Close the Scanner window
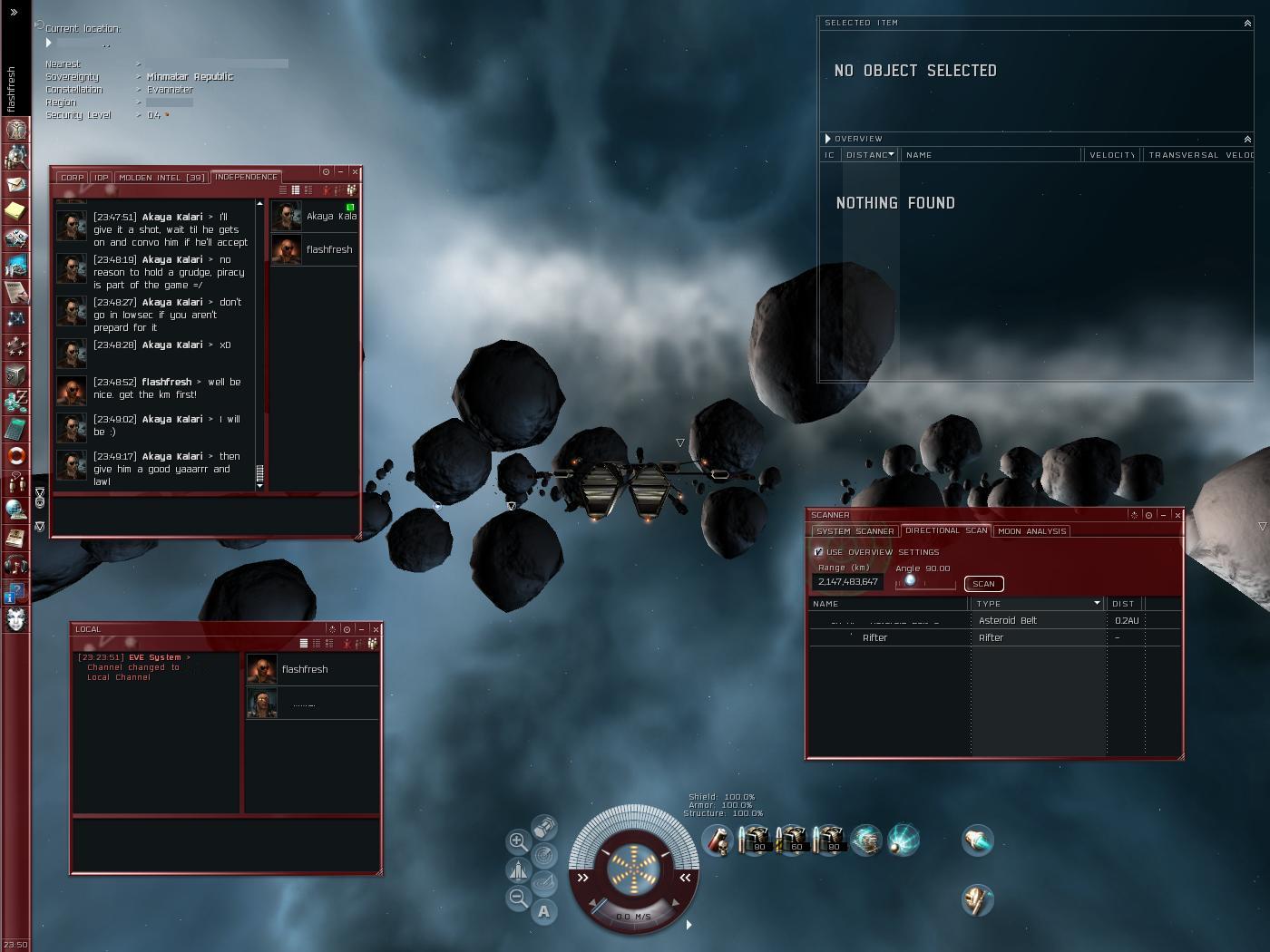The width and height of the screenshot is (1270, 952). (1177, 515)
